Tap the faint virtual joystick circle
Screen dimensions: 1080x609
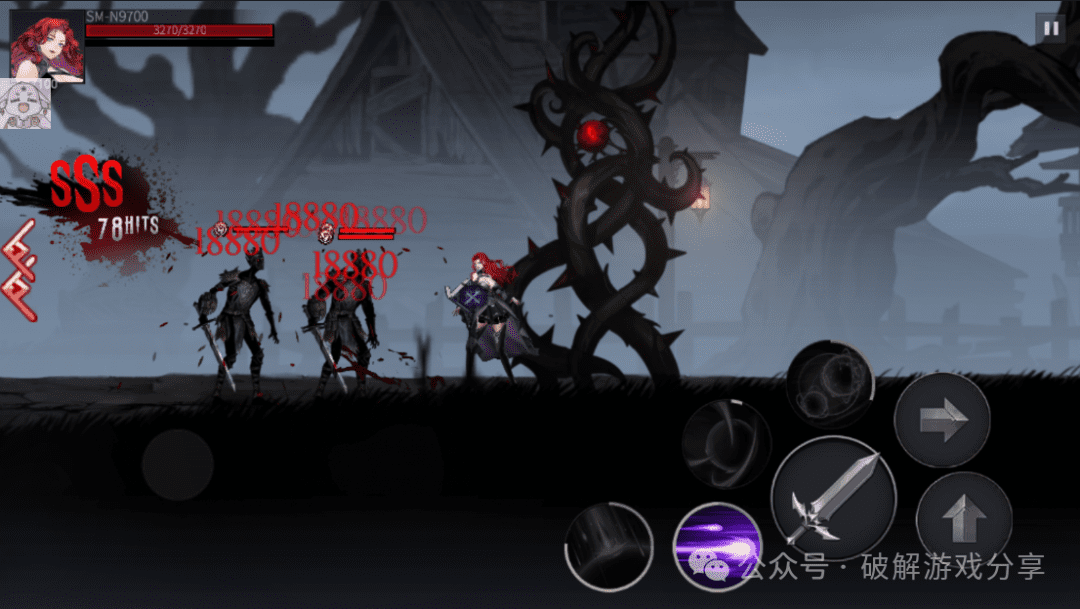[x=177, y=465]
